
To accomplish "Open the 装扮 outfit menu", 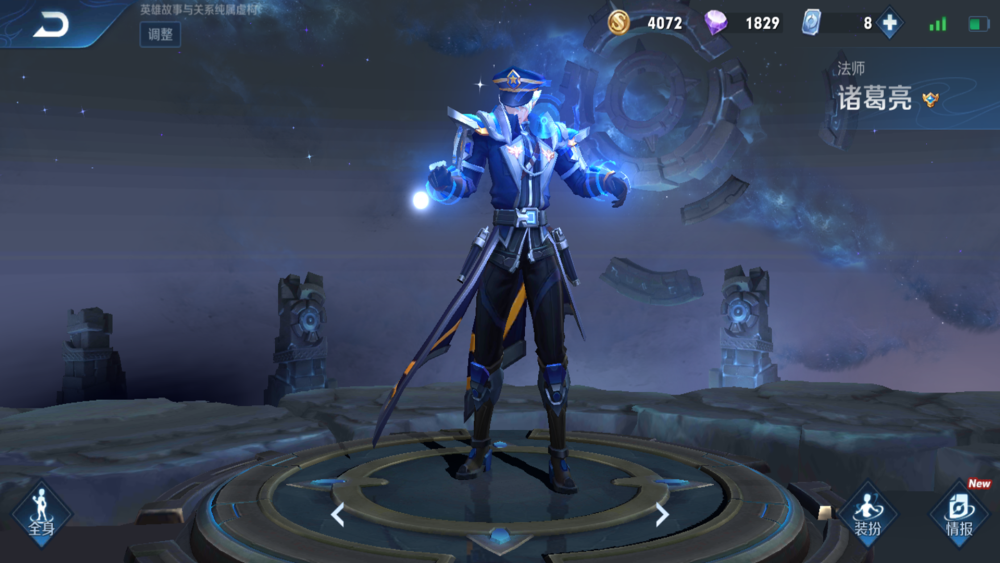I will pyautogui.click(x=867, y=513).
